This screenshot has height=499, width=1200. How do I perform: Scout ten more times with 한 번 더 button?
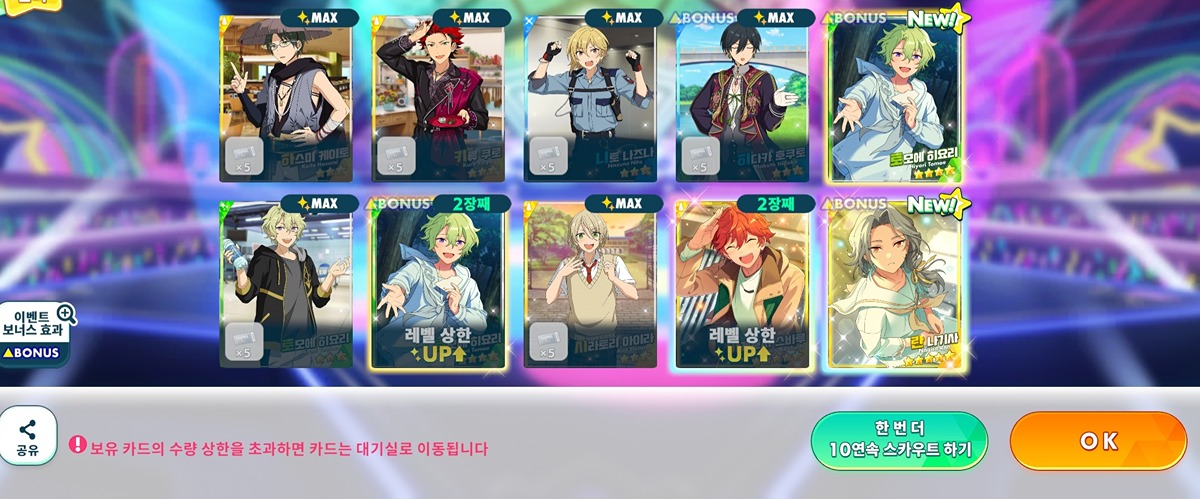[x=899, y=441]
